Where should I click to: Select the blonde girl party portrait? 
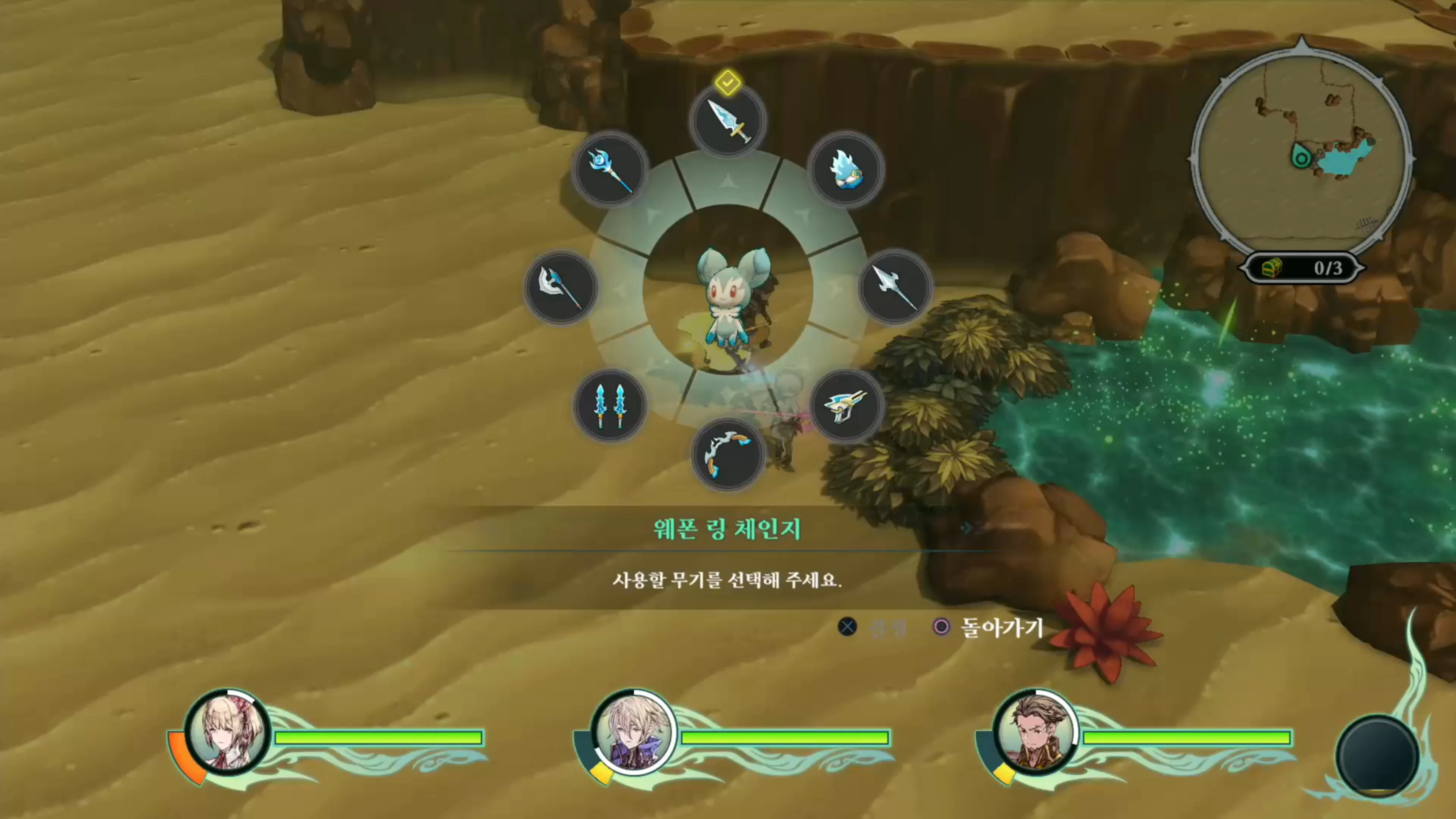click(228, 733)
